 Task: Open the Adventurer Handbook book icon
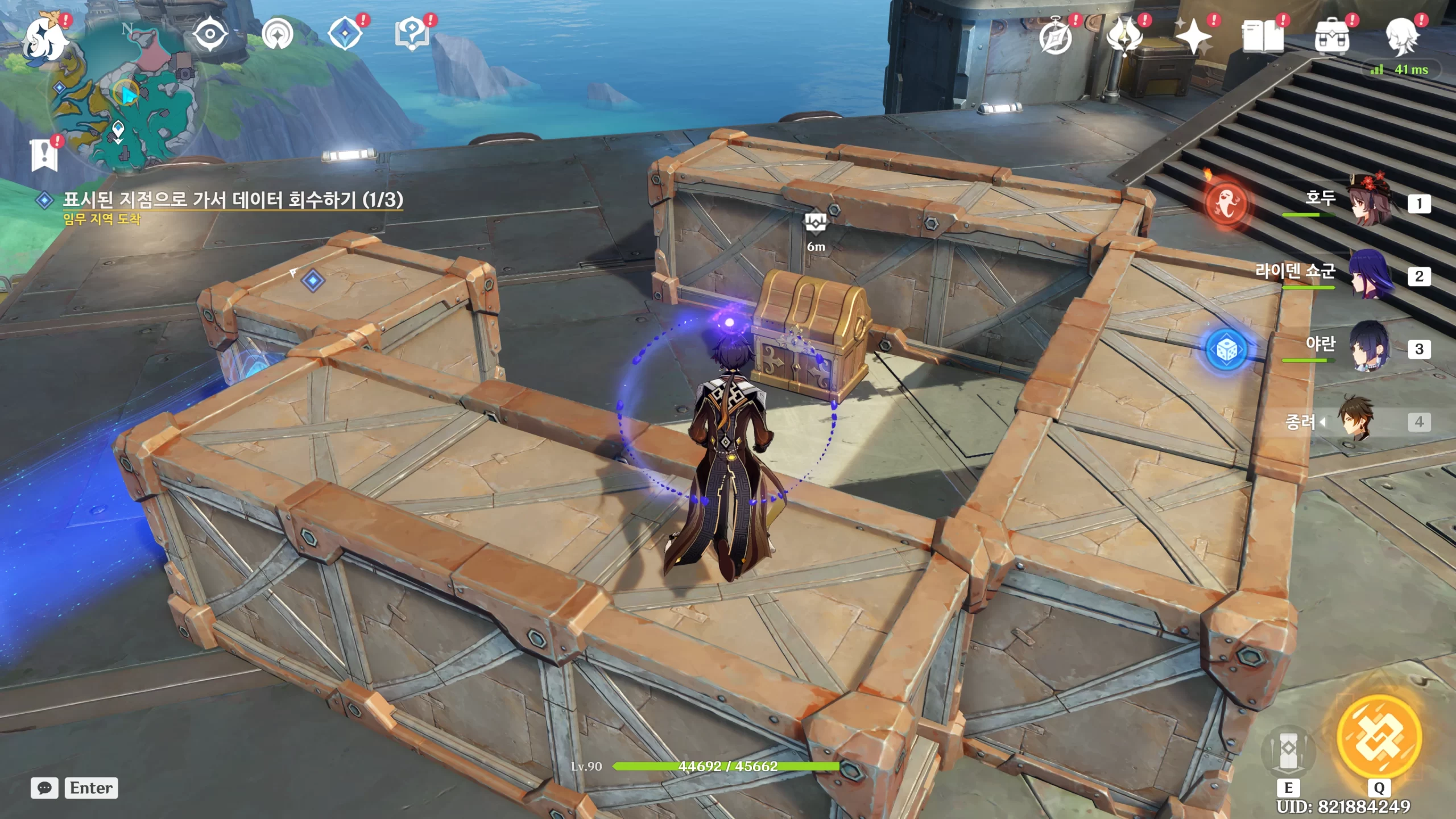pyautogui.click(x=1263, y=36)
